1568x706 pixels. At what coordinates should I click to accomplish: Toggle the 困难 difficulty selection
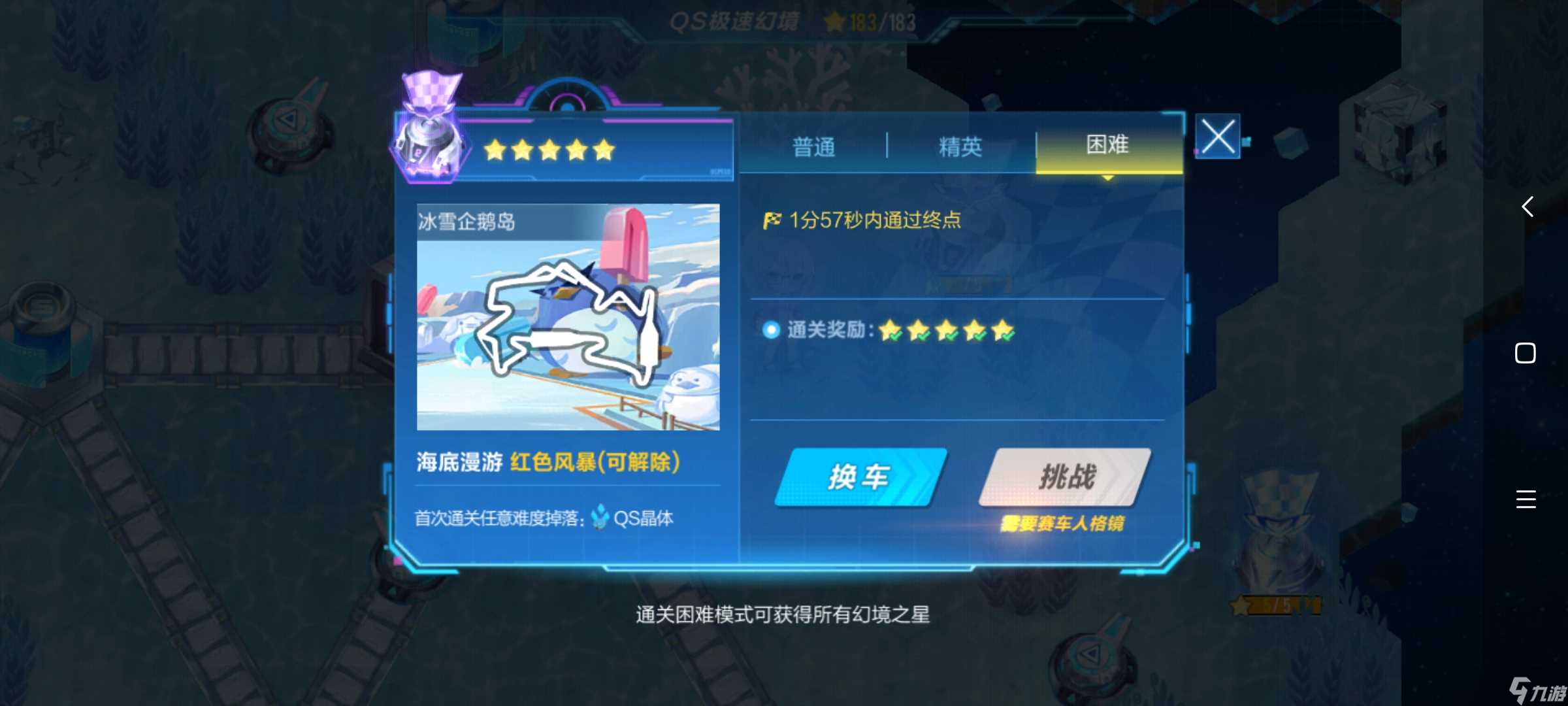(x=1109, y=145)
